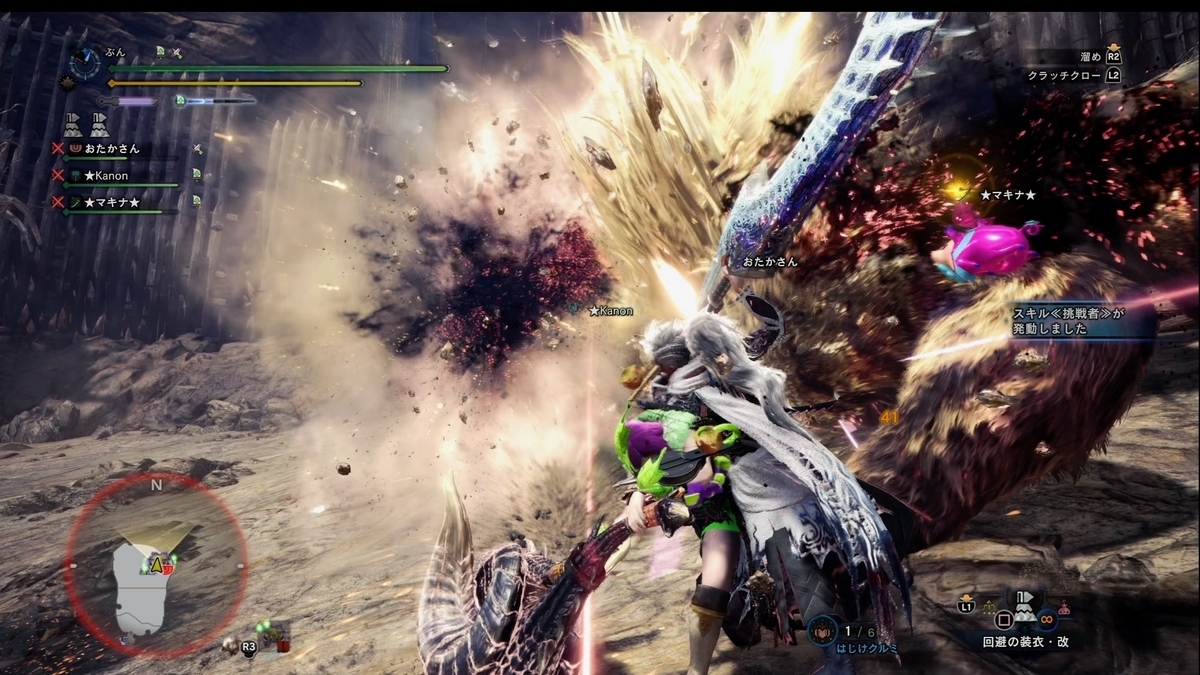Image resolution: width=1200 pixels, height=675 pixels.
Task: Choose the pink item left of infinity symbol
Action: [x=1064, y=608]
